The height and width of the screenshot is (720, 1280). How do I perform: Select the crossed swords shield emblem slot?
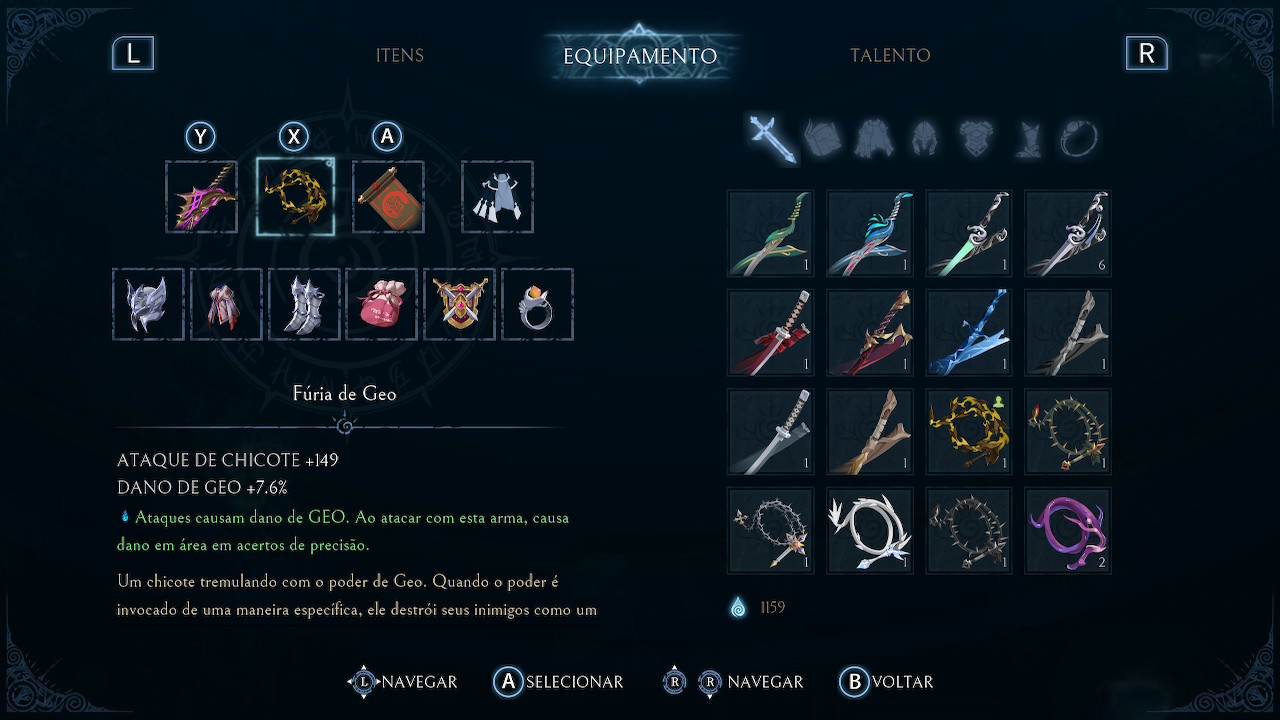[459, 304]
